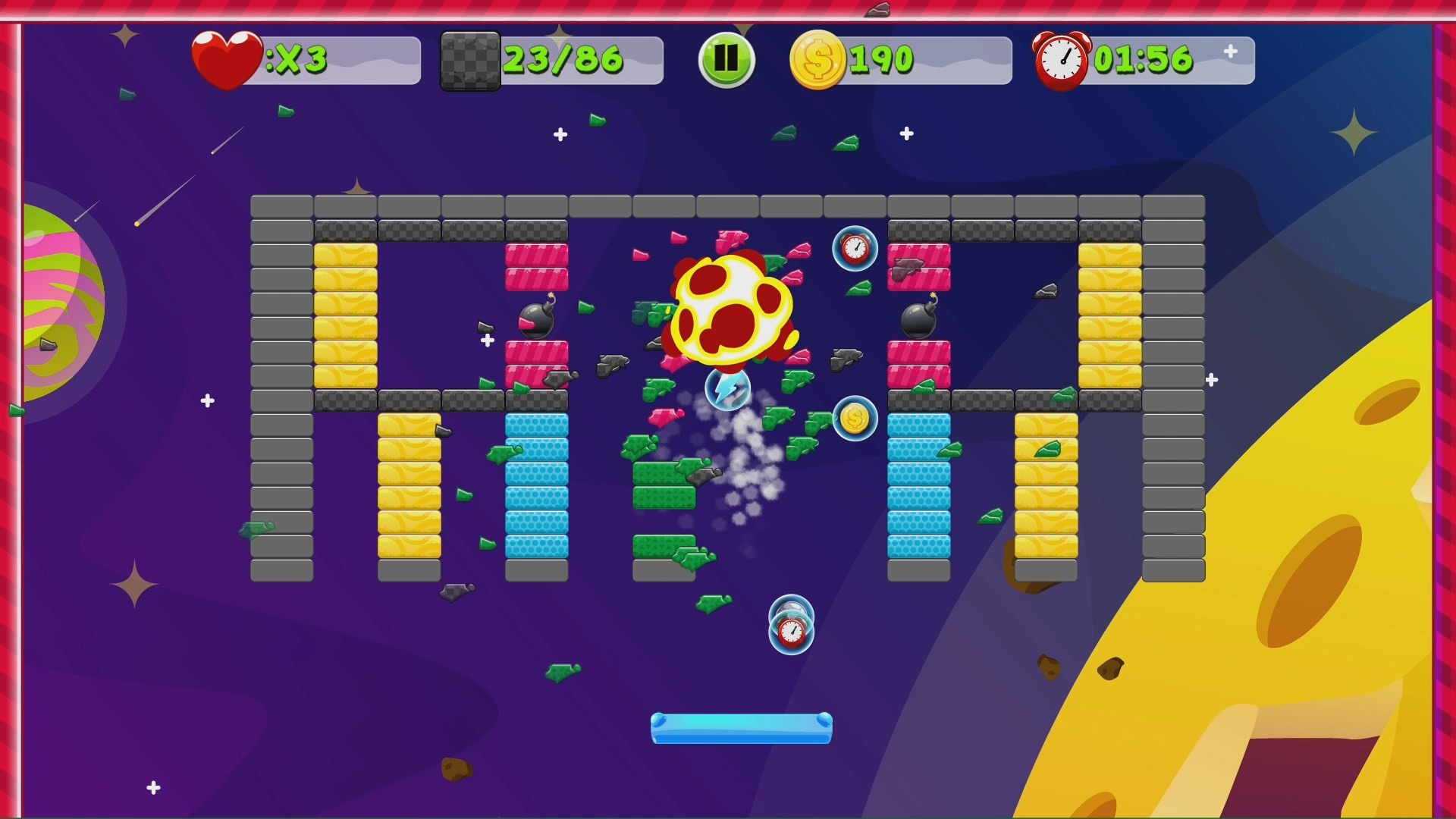This screenshot has height=819, width=1456.
Task: Collect the stopwatch power-up bubble near top
Action: pyautogui.click(x=855, y=247)
